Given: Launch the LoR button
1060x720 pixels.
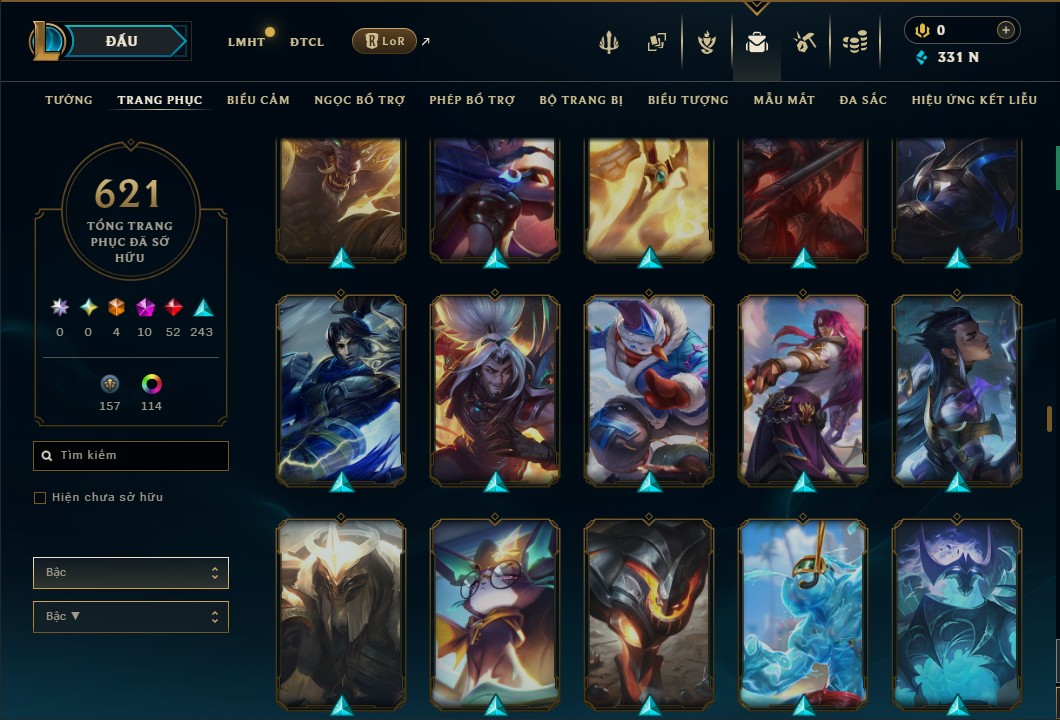Looking at the screenshot, I should pos(384,41).
